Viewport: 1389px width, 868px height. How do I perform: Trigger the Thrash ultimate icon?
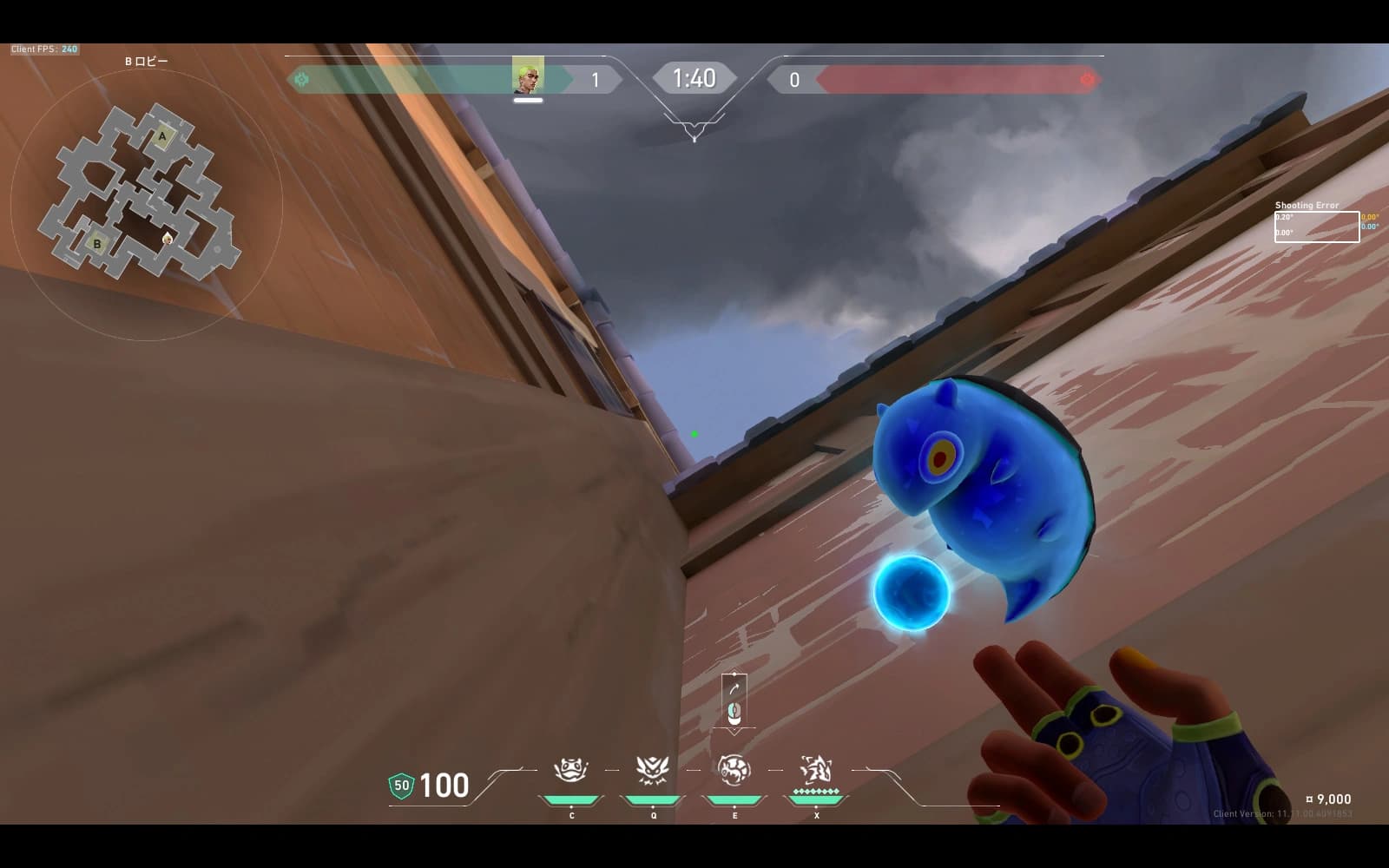coord(816,770)
